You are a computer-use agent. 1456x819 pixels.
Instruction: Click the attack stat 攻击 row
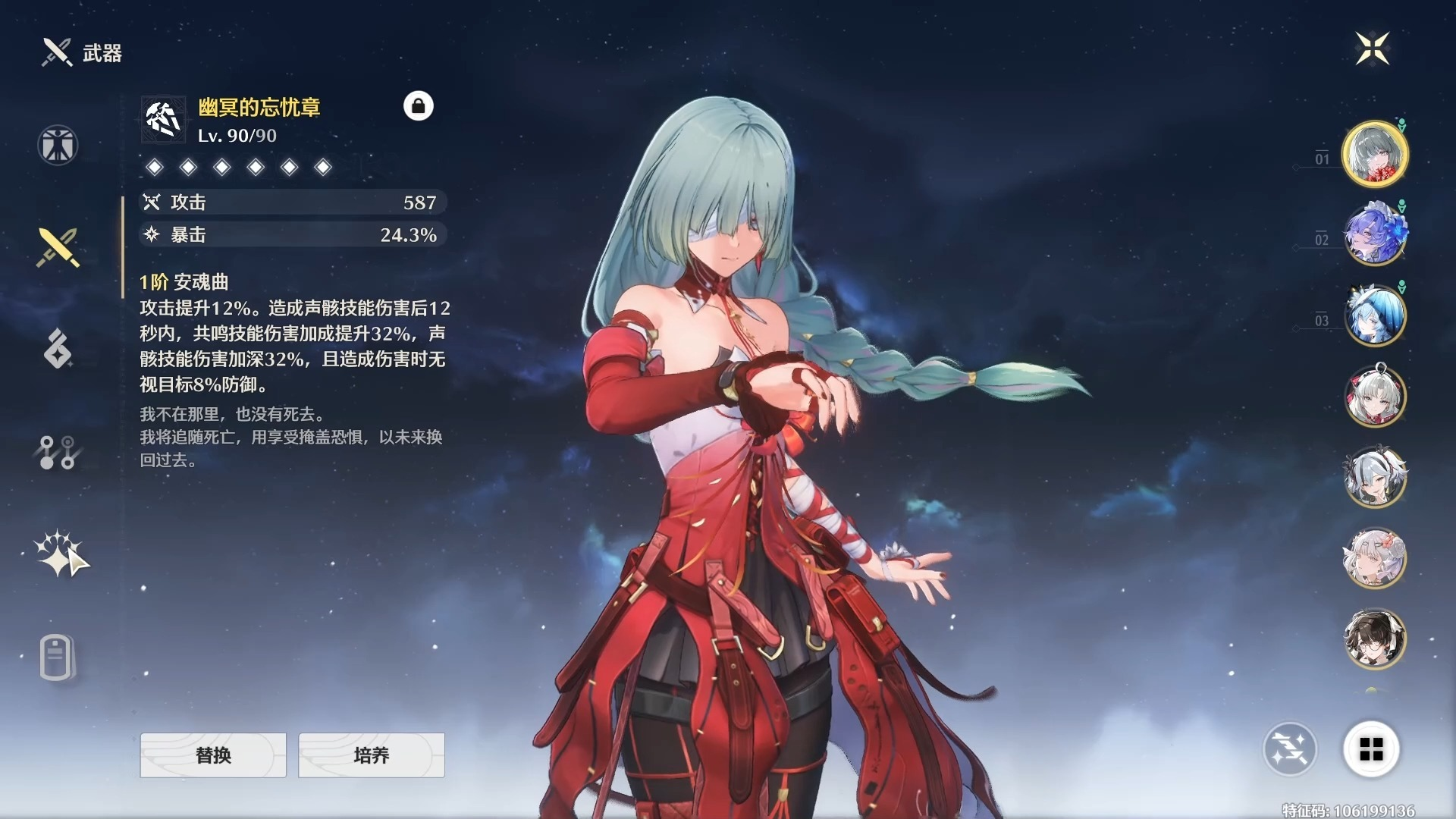coord(292,202)
